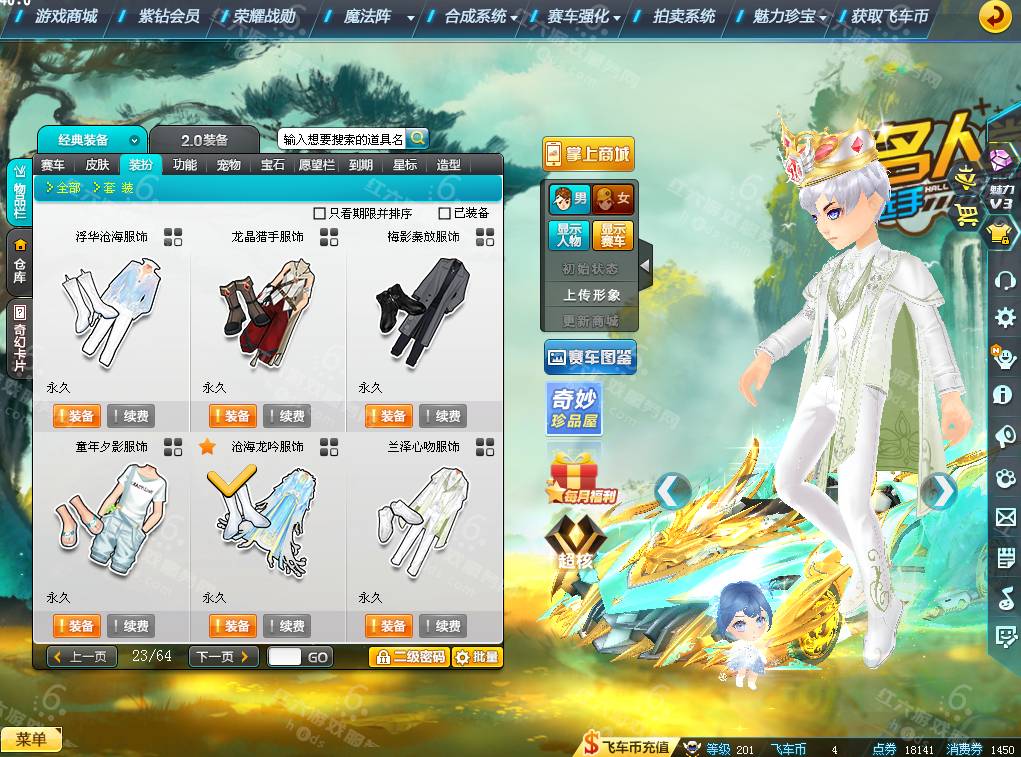Focus the item search input field
This screenshot has height=757, width=1021.
coord(342,139)
